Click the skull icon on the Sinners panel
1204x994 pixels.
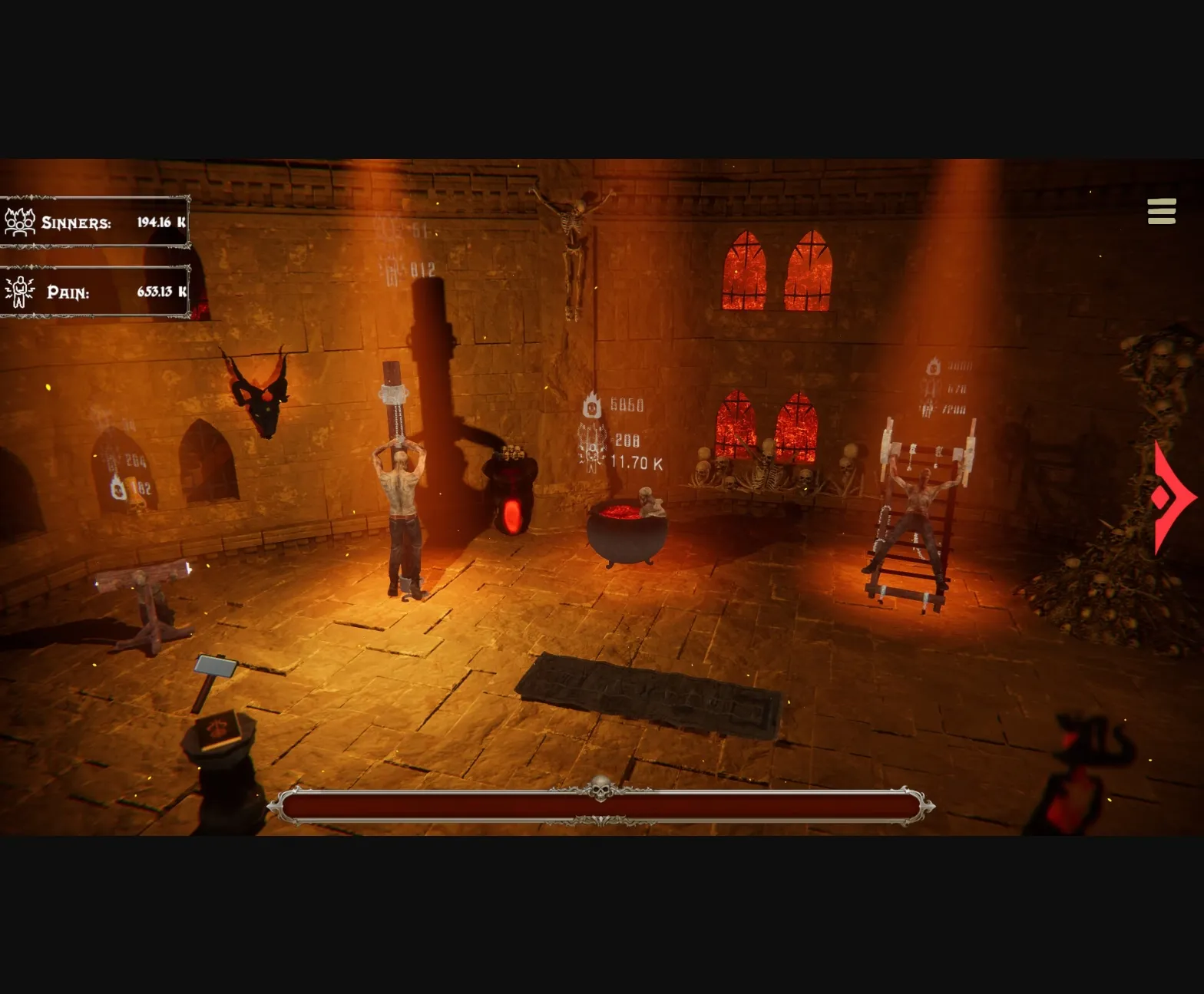tap(19, 221)
